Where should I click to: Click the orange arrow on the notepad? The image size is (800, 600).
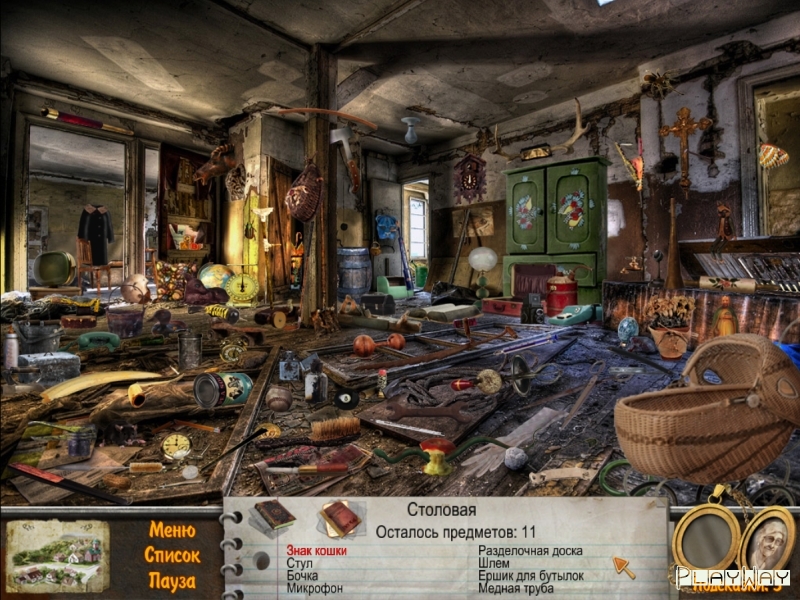(x=623, y=567)
